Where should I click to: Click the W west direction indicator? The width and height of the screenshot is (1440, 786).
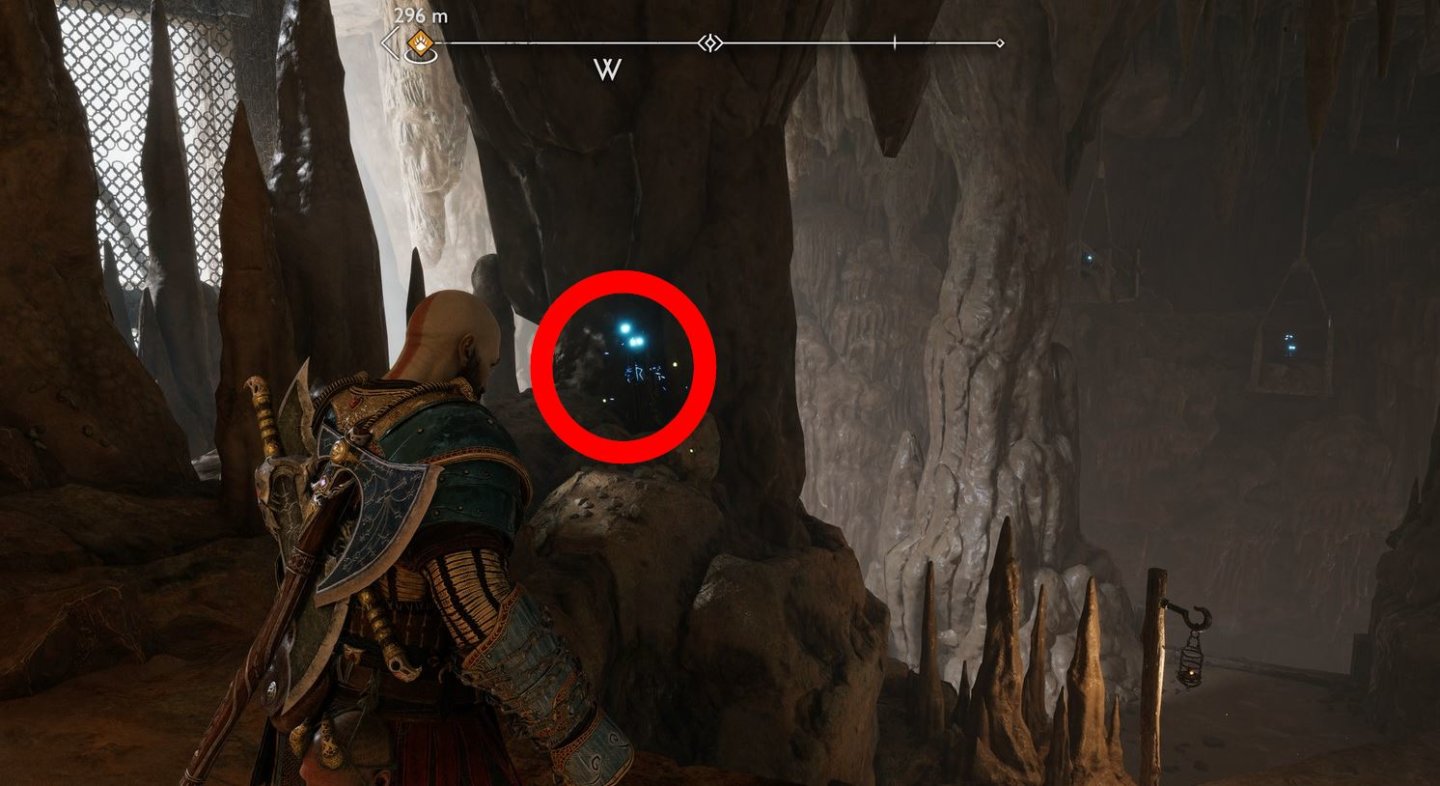coord(608,70)
